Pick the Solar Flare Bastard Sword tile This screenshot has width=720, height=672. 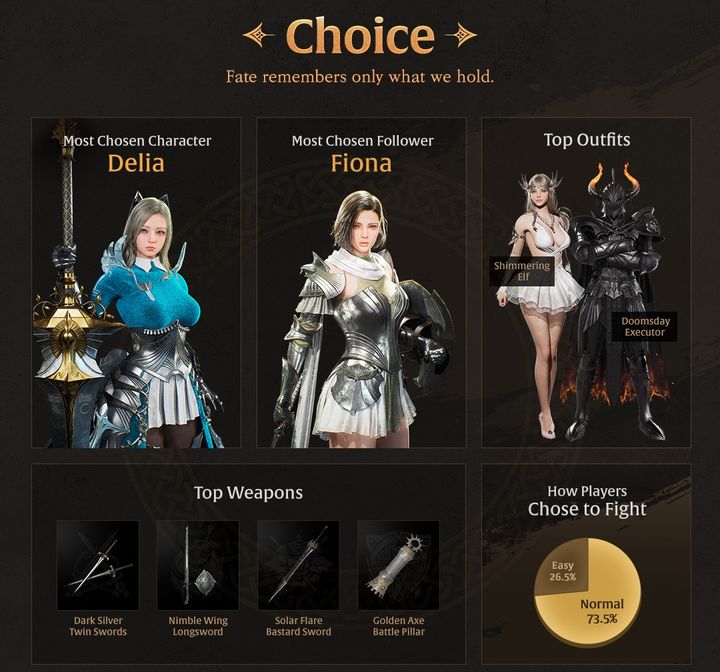[x=298, y=565]
